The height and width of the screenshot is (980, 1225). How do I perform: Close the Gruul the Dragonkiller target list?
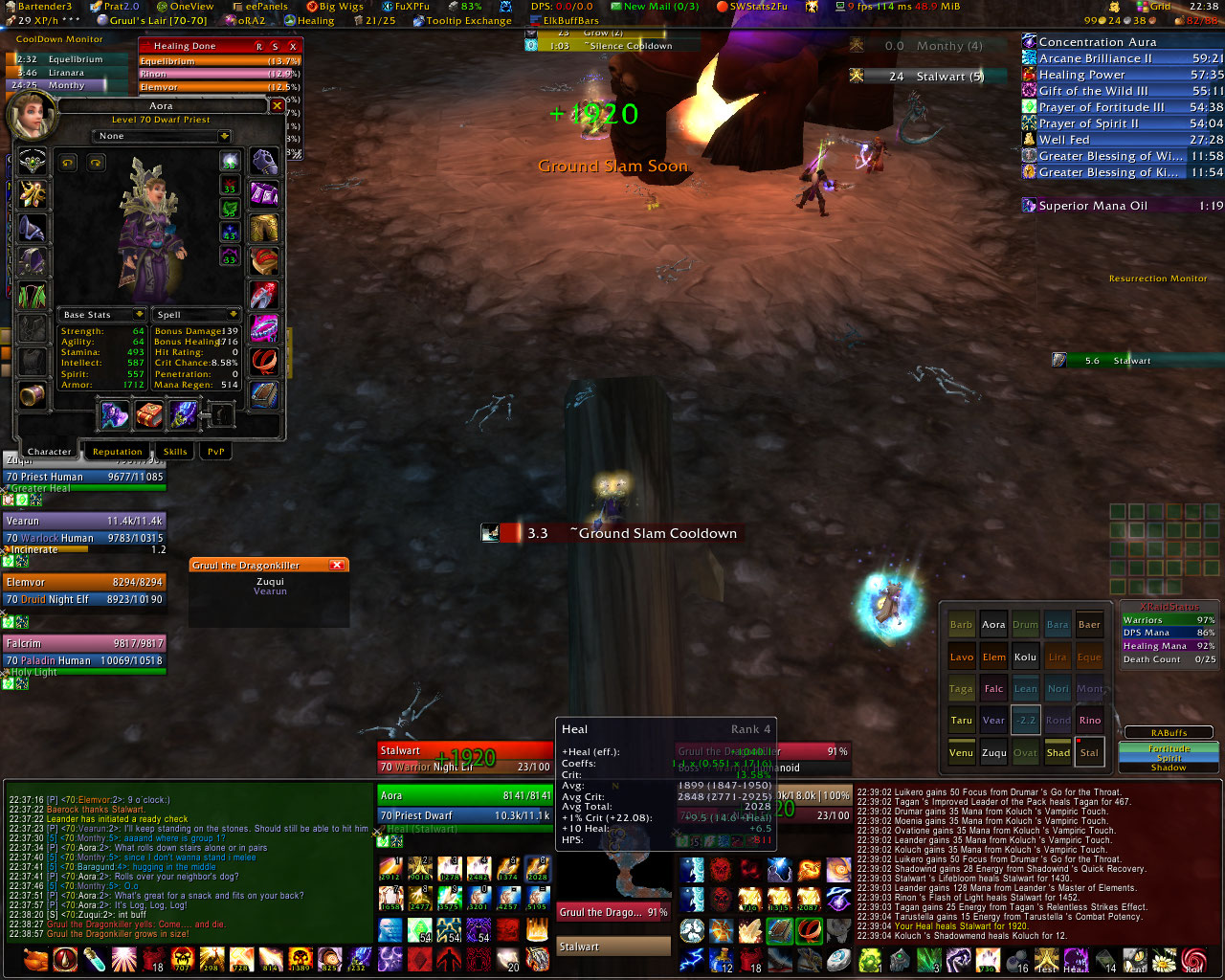point(337,566)
